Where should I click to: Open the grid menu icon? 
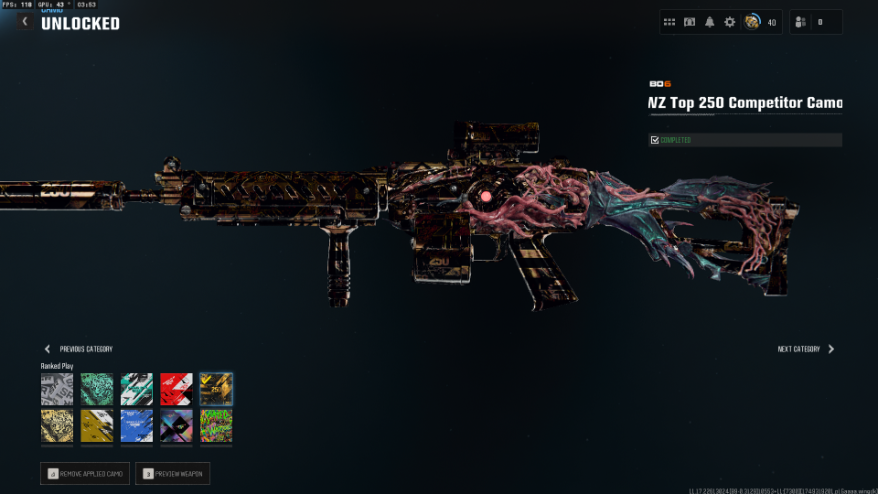[x=669, y=22]
